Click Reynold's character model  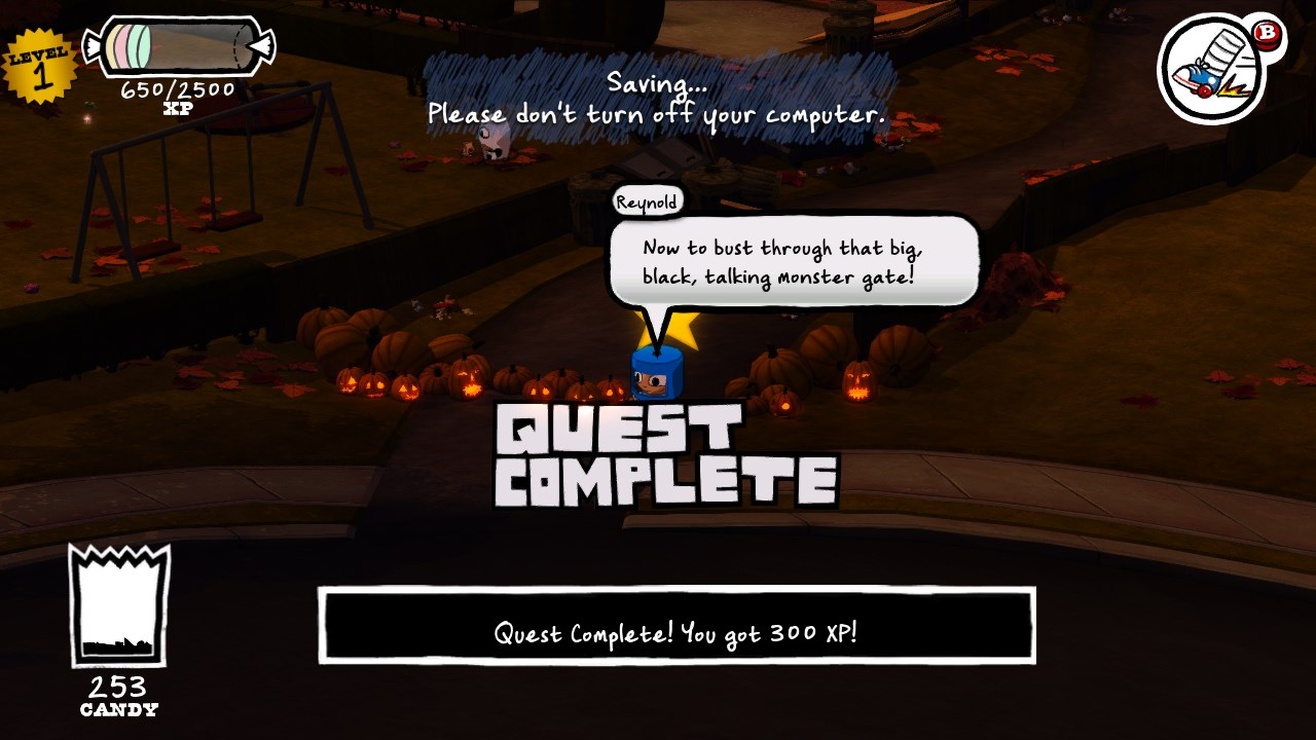[655, 375]
